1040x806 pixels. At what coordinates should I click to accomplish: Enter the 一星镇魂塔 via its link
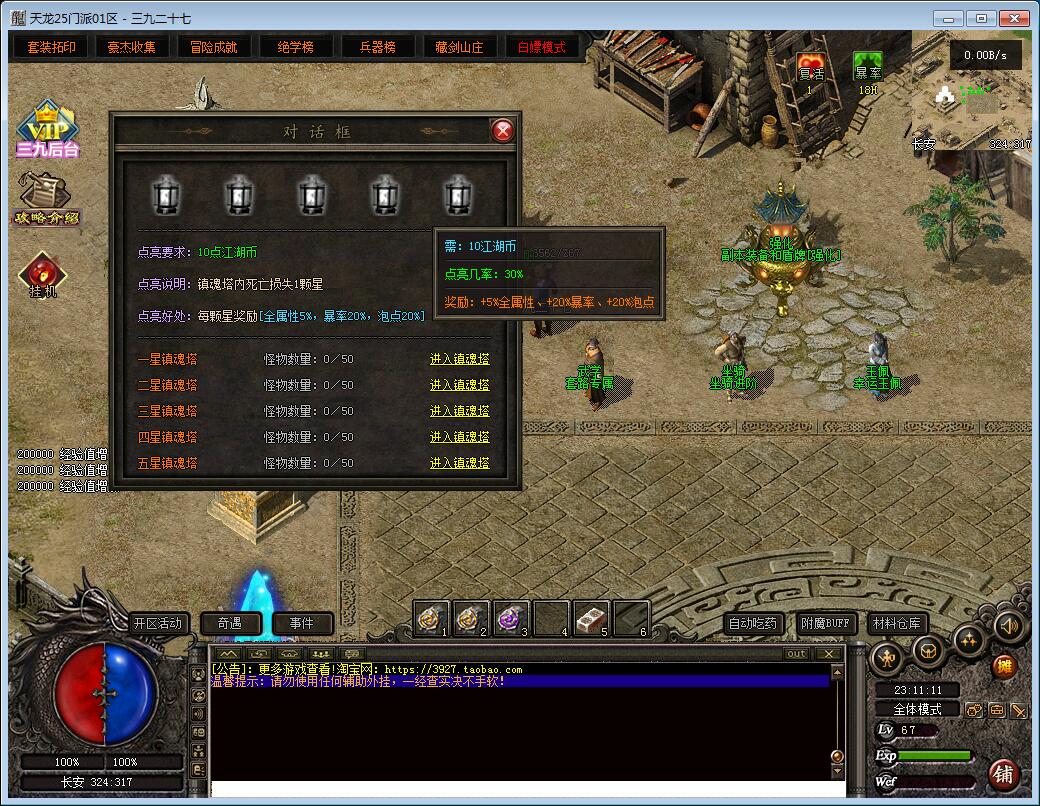tap(460, 359)
